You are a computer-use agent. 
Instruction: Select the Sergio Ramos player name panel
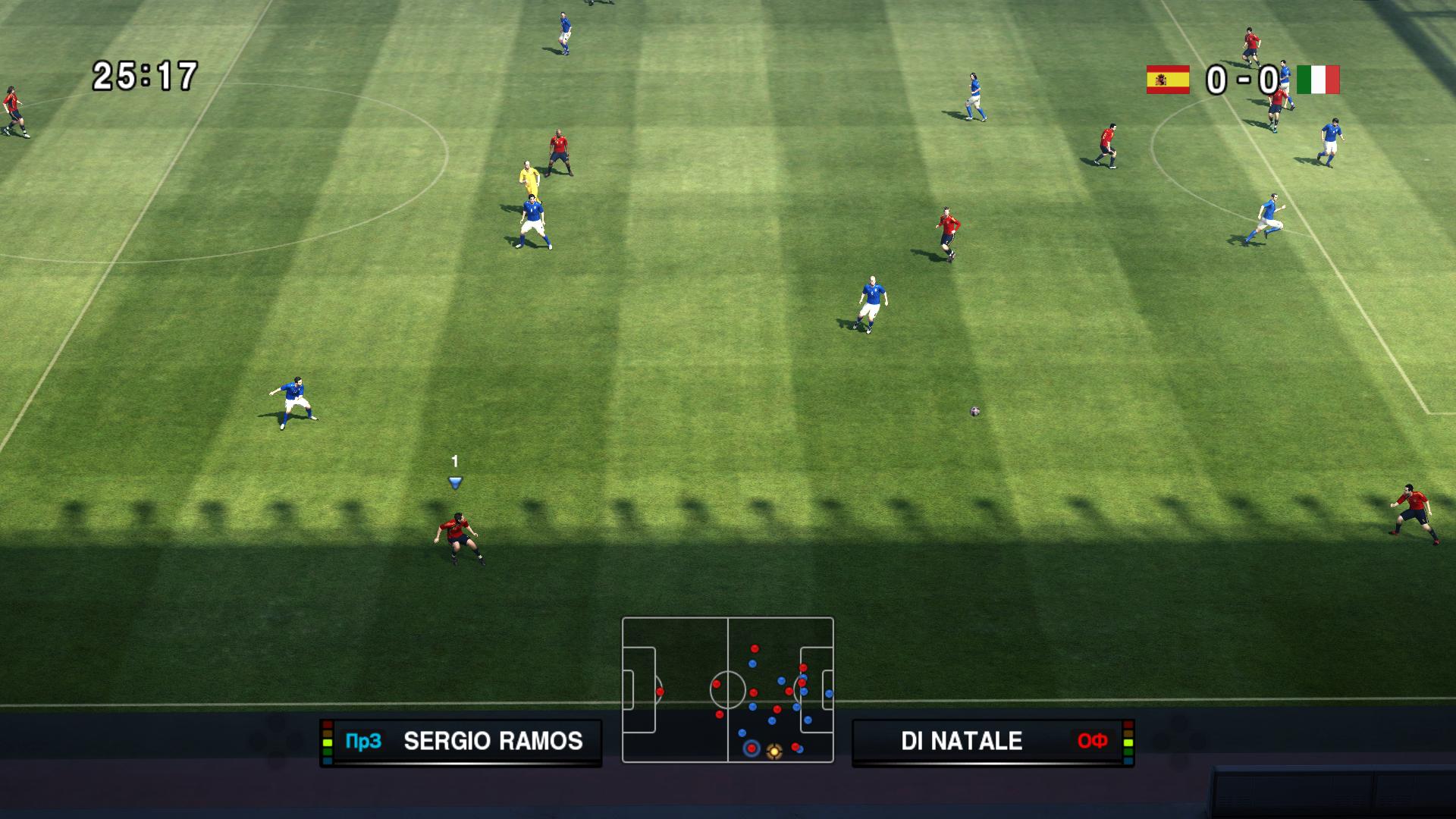(x=461, y=742)
